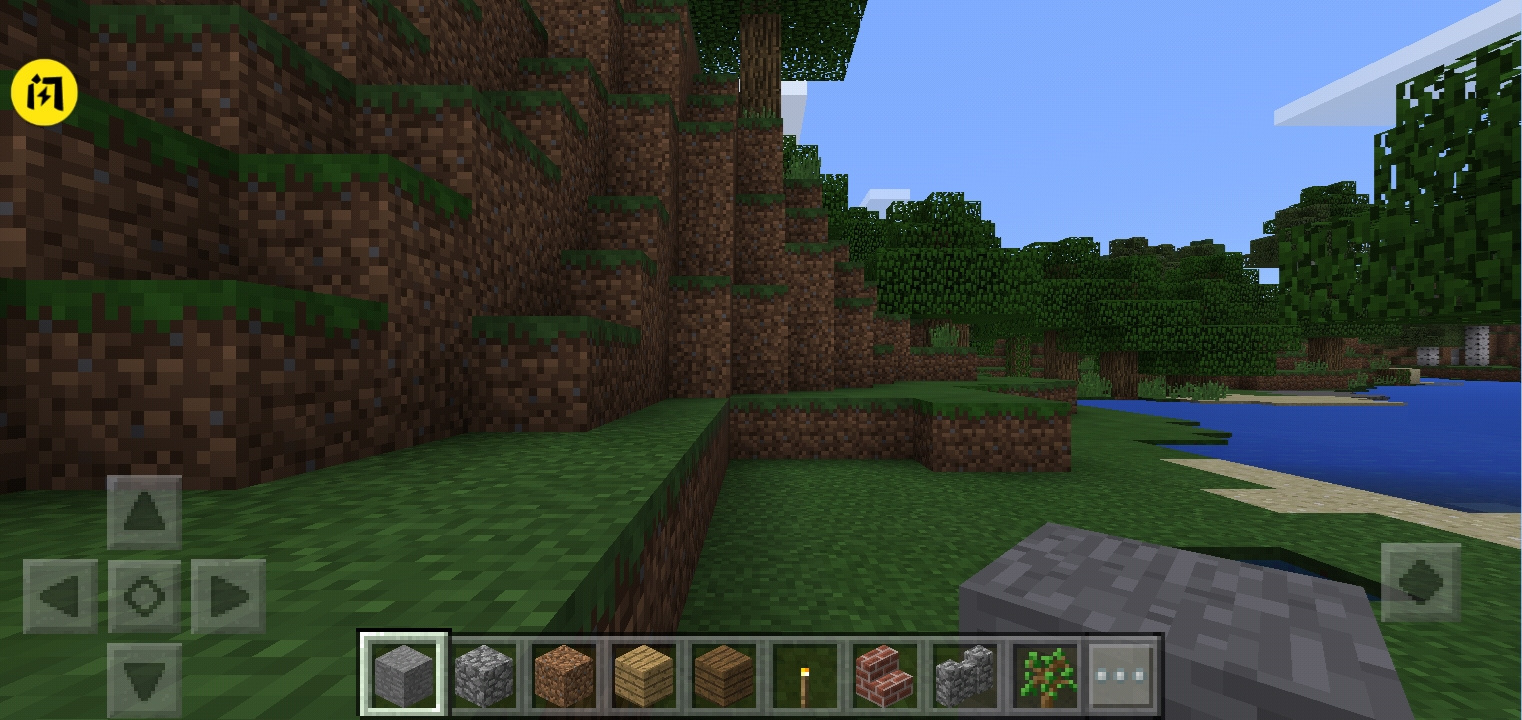This screenshot has height=720, width=1522.
Task: Select the brick stairs in the hotbar
Action: (x=883, y=672)
